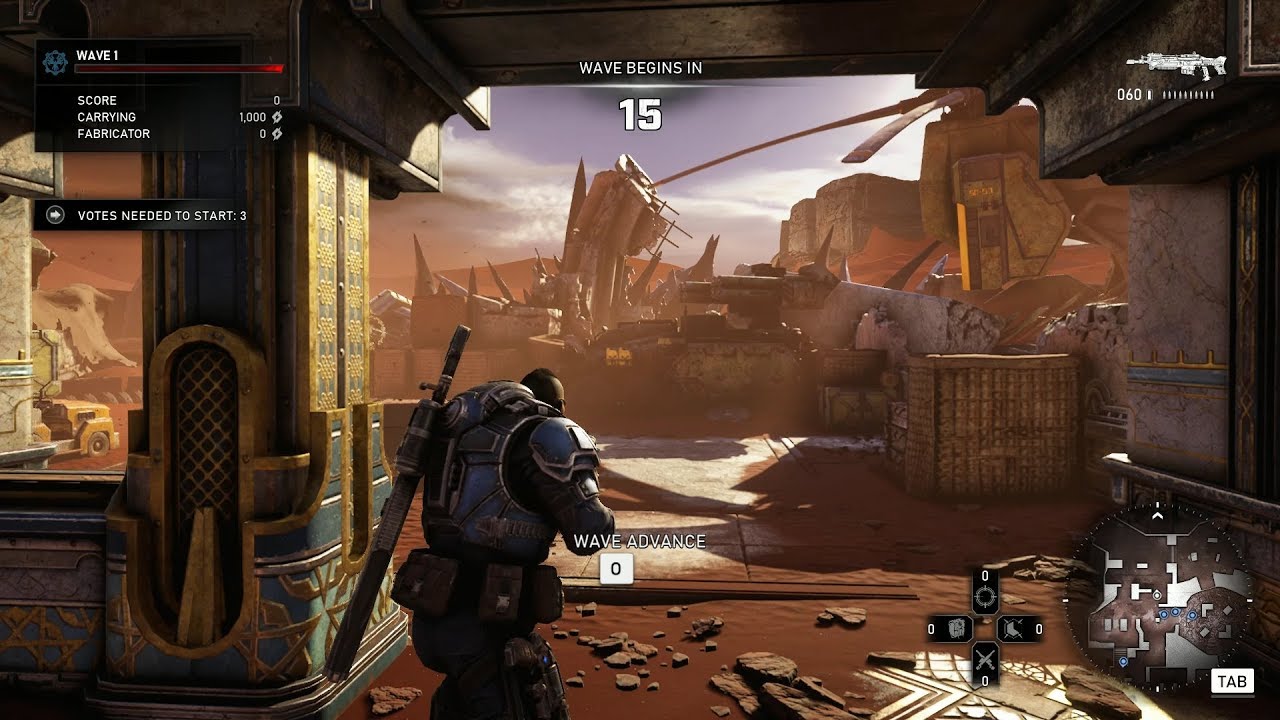Toggle the WAVE ADVANCE counter box
This screenshot has height=720, width=1280.
tap(616, 567)
